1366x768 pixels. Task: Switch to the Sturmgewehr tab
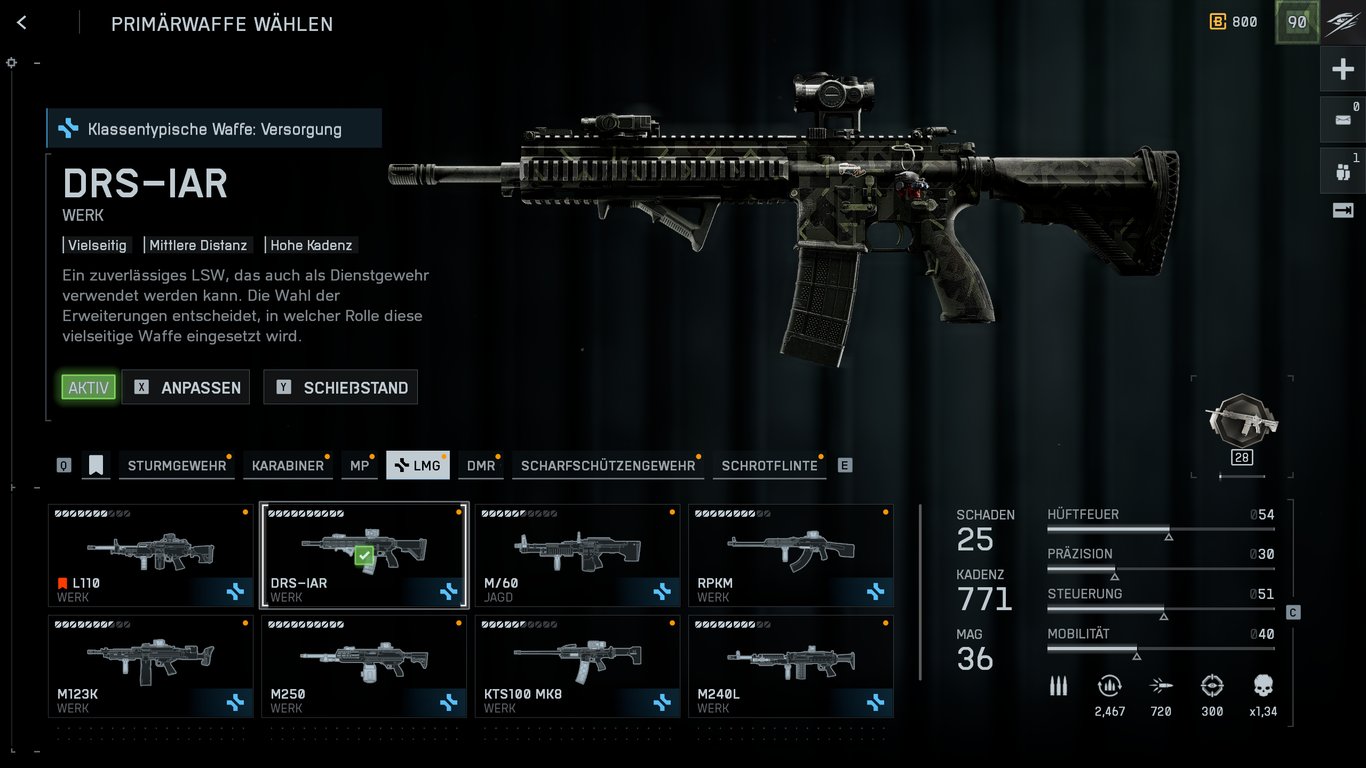coord(176,466)
